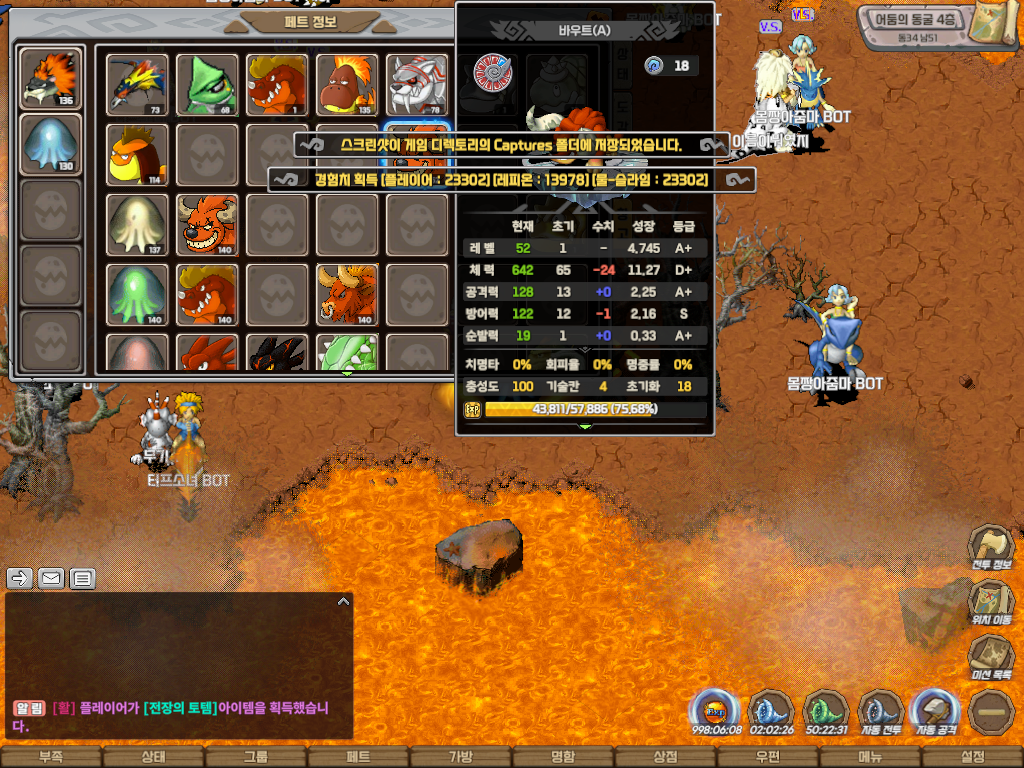The width and height of the screenshot is (1024, 768).
Task: Open the envelope mail chat button
Action: coord(51,578)
